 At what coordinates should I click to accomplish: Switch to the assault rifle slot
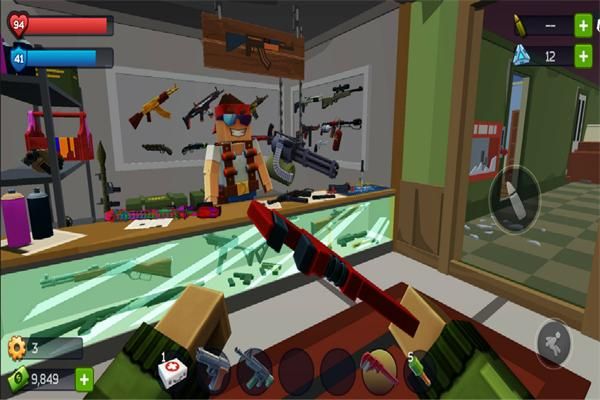pyautogui.click(x=254, y=370)
